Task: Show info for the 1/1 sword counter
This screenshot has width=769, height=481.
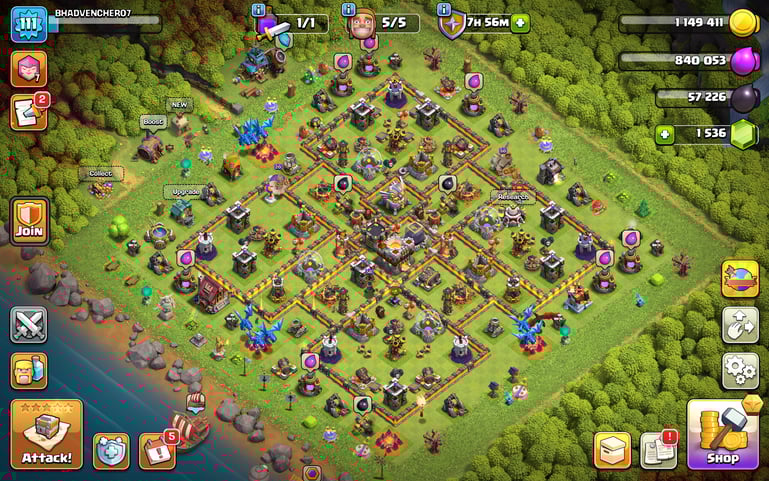Action: [265, 9]
